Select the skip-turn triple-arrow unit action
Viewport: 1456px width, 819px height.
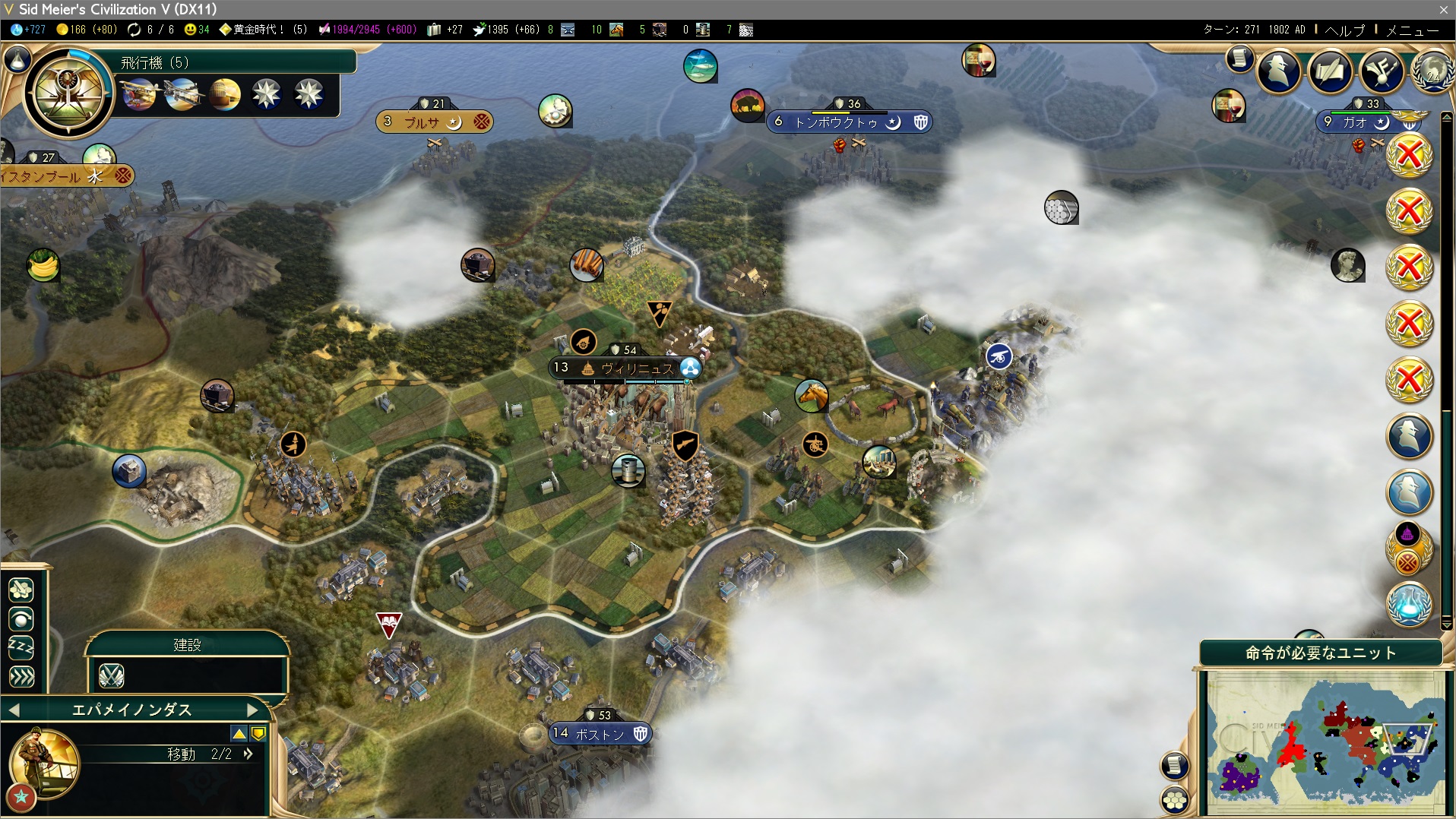(x=21, y=676)
